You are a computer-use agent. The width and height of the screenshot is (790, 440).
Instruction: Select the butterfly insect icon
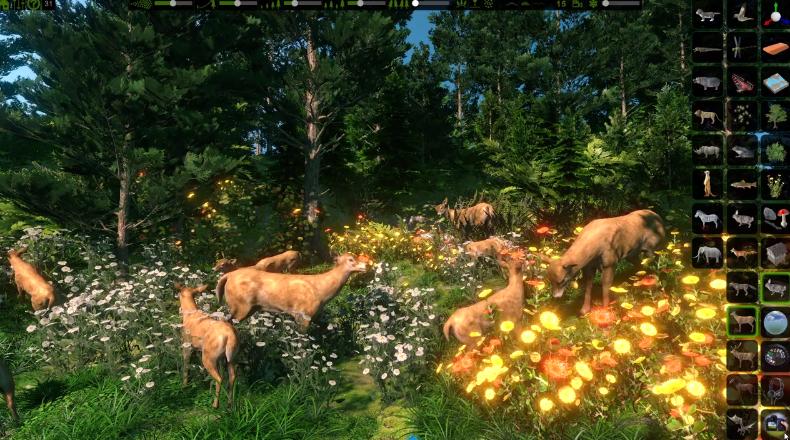(x=742, y=83)
